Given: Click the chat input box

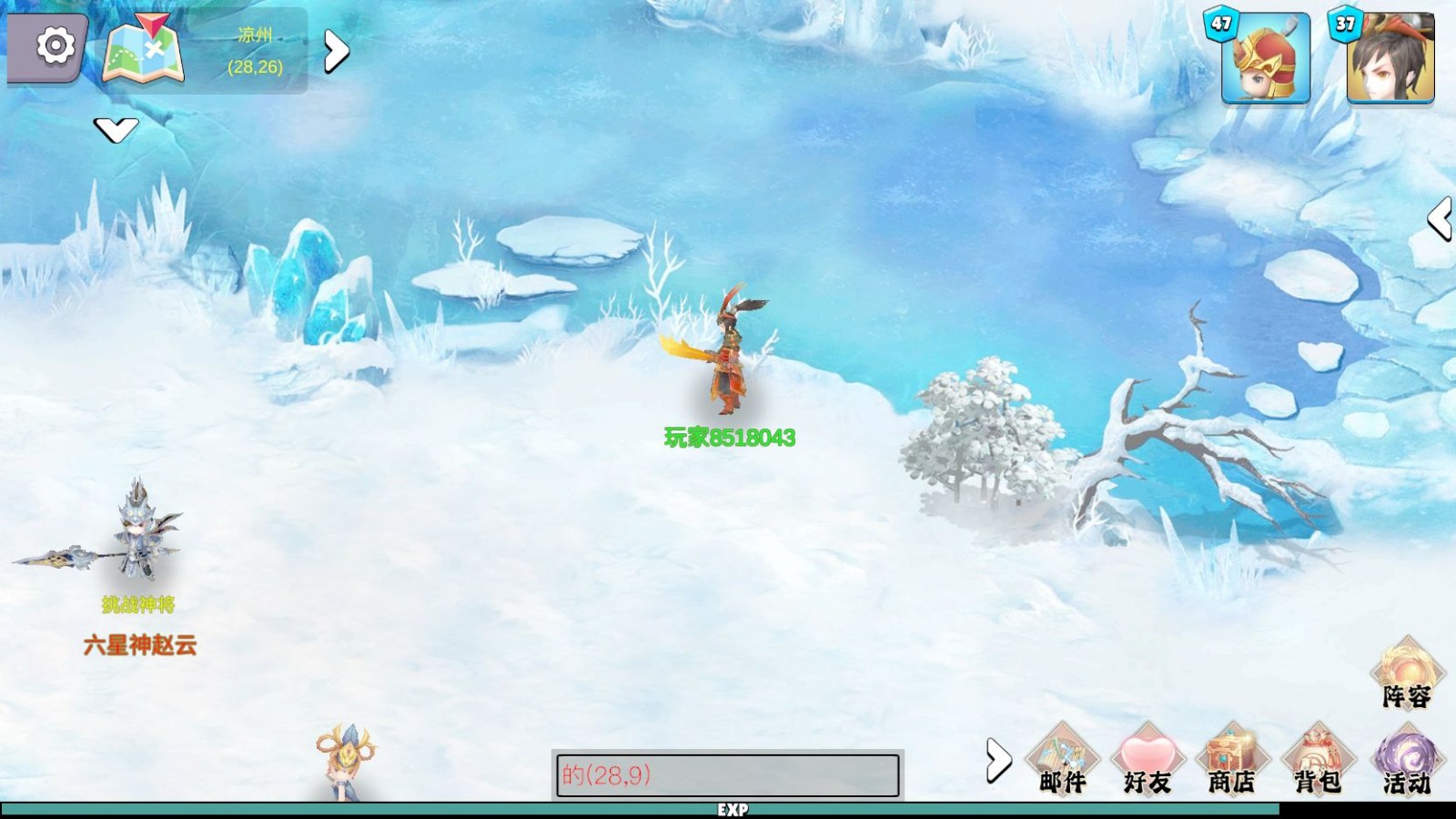Looking at the screenshot, I should pos(727,775).
